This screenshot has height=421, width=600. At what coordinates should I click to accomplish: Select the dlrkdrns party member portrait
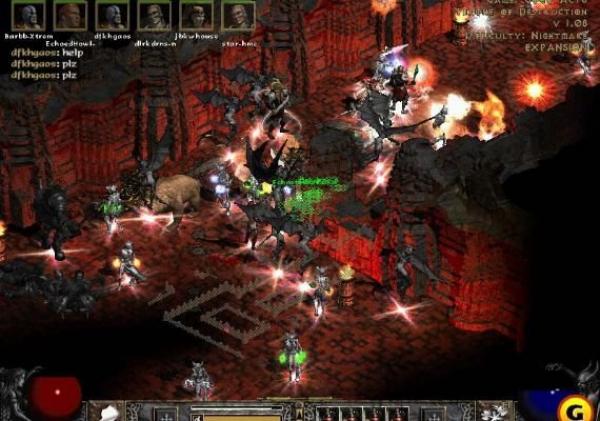point(153,16)
